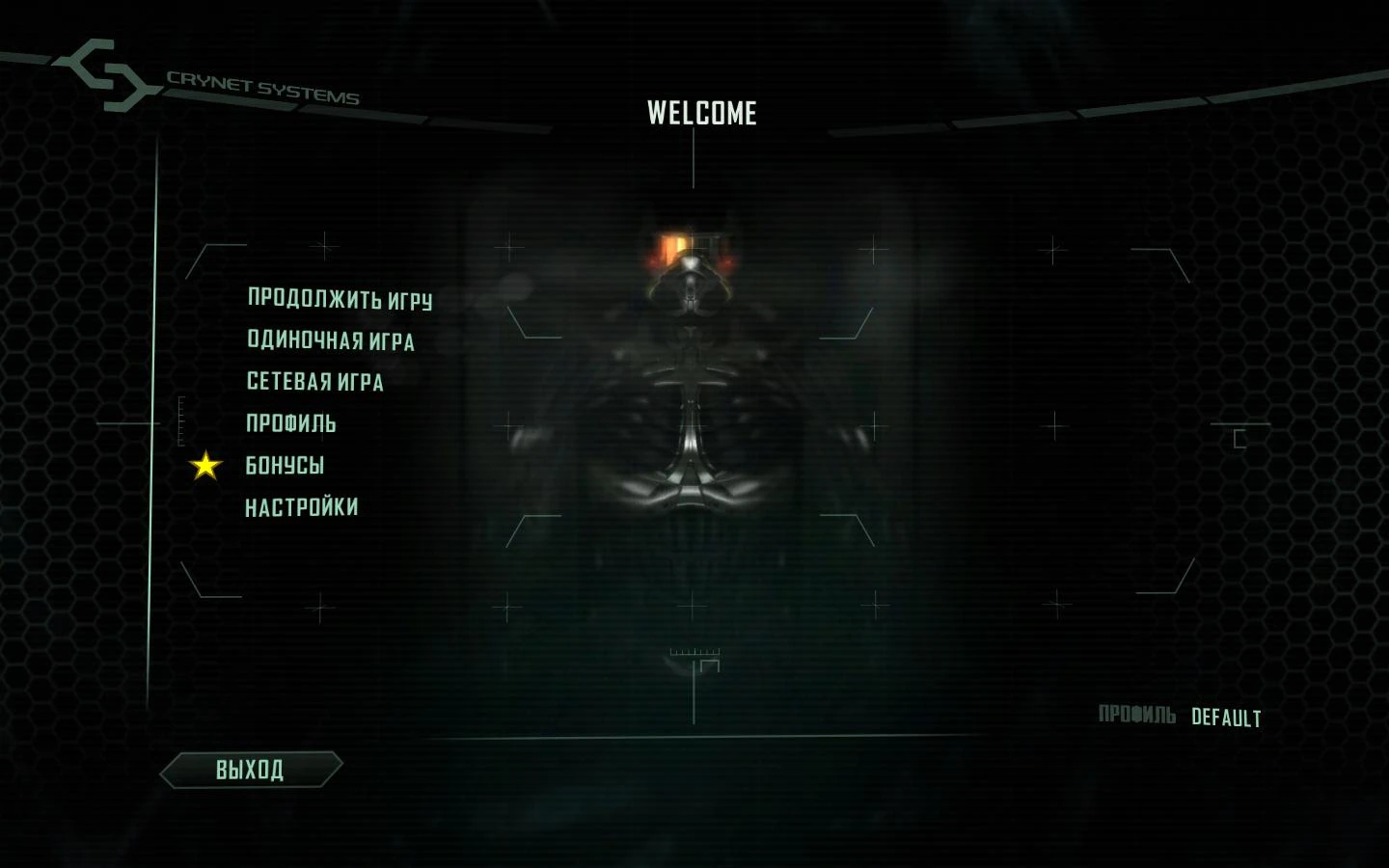Image resolution: width=1389 pixels, height=868 pixels.
Task: Click the WELCOME heading text
Action: point(702,113)
